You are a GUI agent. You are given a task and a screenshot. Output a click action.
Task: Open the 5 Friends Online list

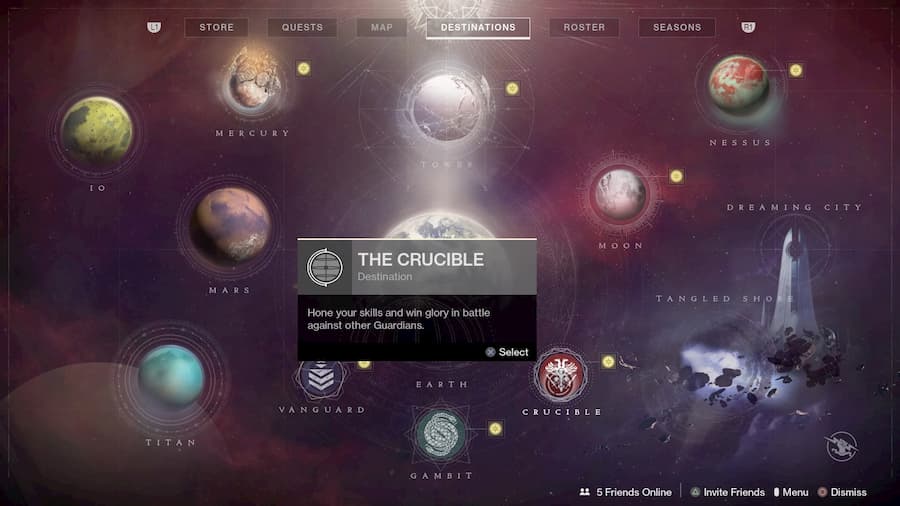point(626,492)
